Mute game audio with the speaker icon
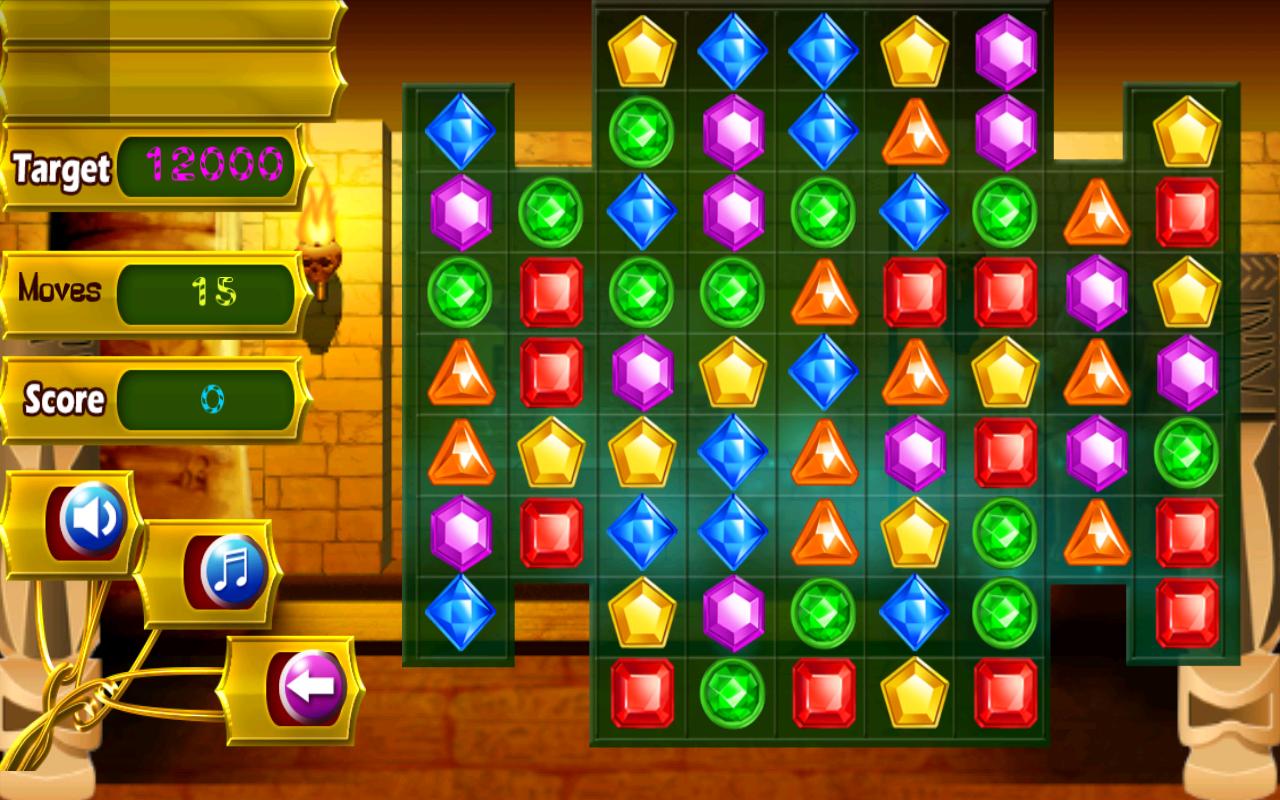 [x=85, y=517]
